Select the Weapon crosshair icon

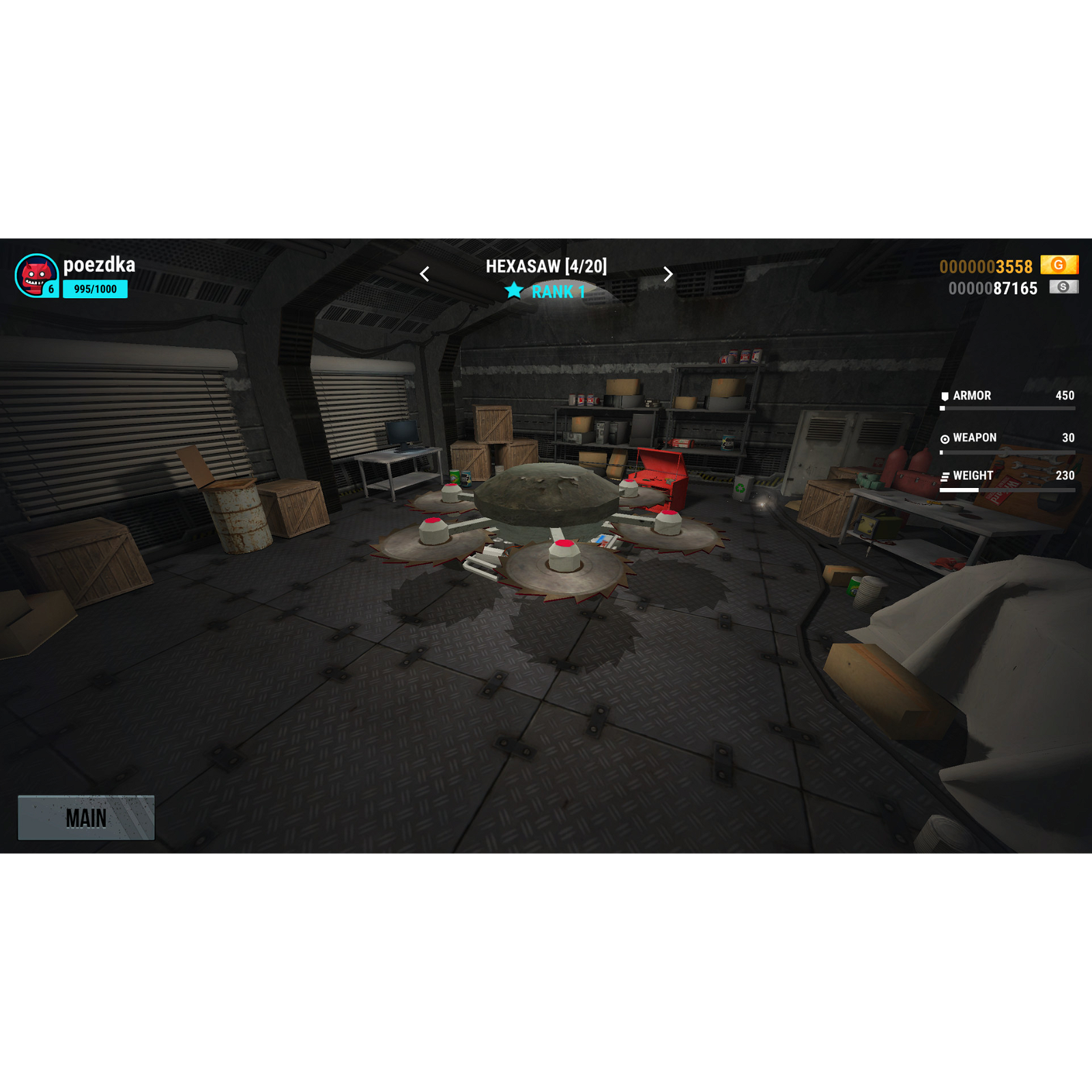945,438
